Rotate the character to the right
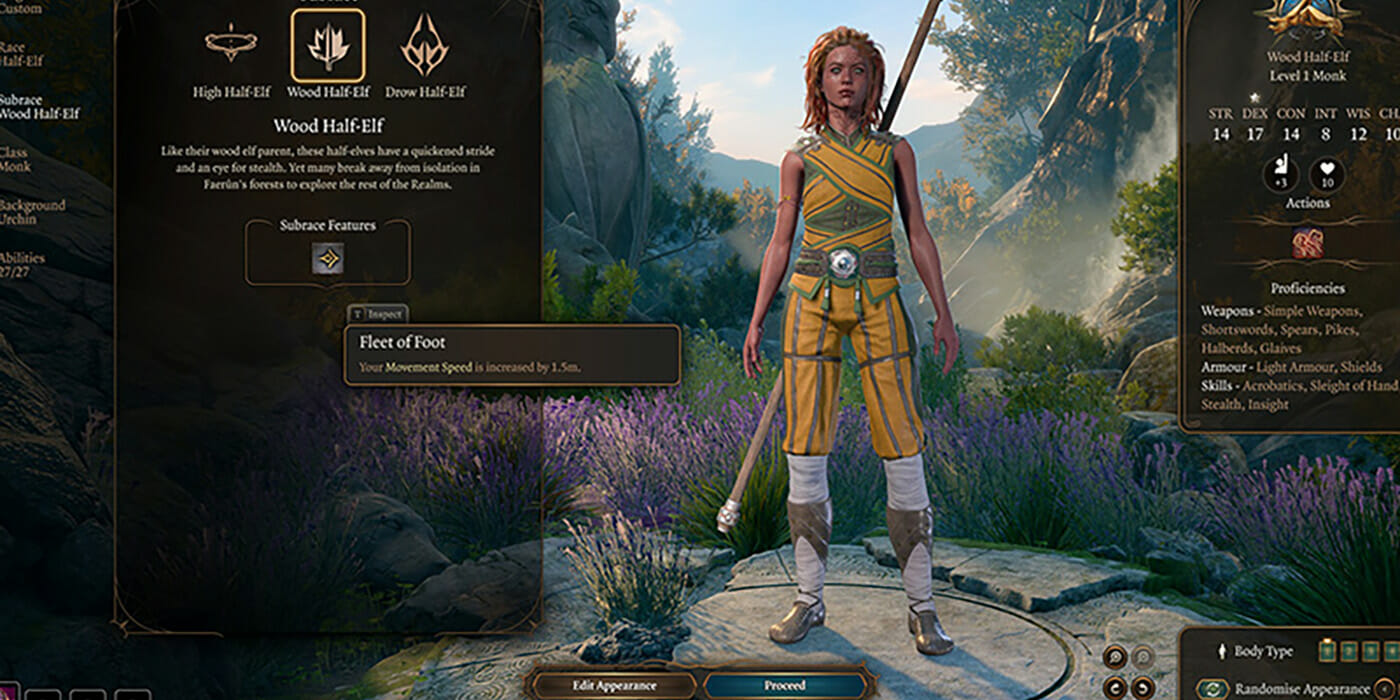The height and width of the screenshot is (700, 1400). click(x=1144, y=686)
